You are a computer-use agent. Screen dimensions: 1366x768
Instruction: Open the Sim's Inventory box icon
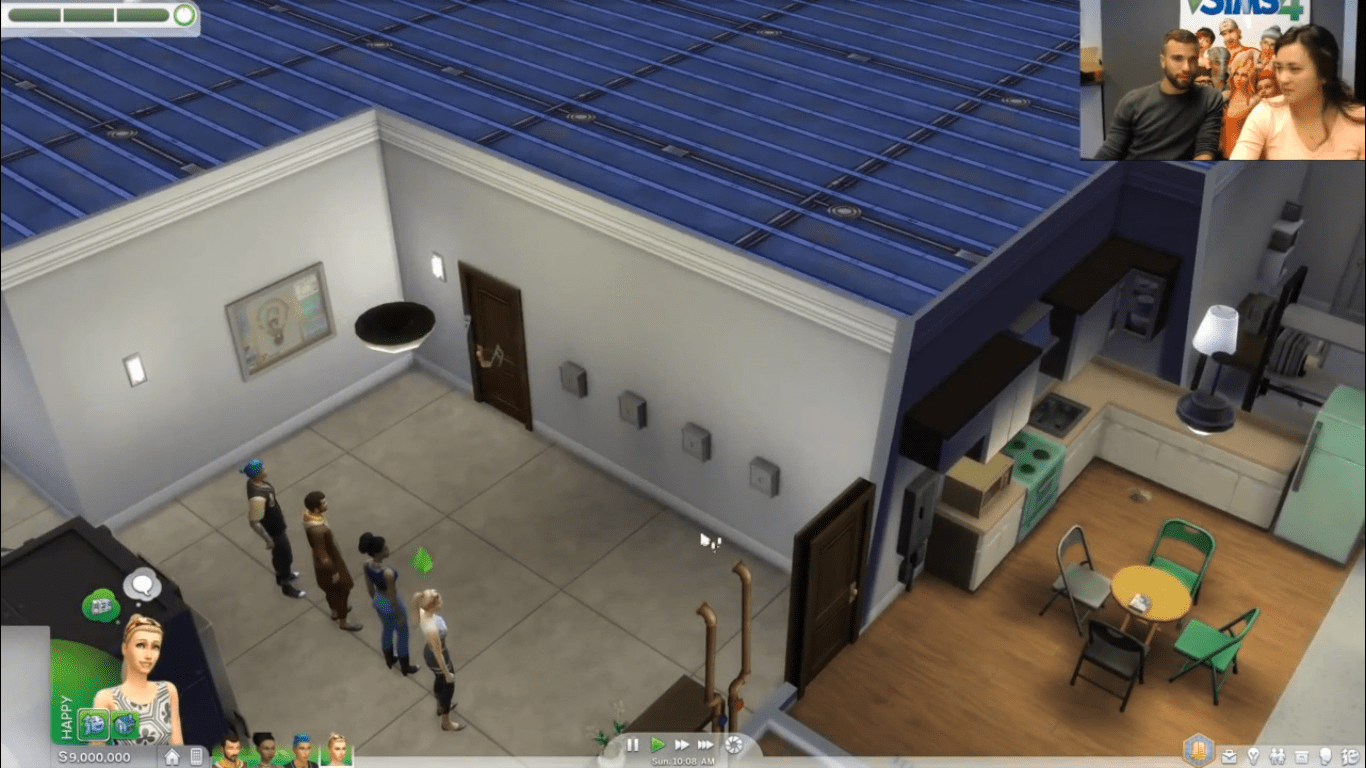click(x=1303, y=755)
